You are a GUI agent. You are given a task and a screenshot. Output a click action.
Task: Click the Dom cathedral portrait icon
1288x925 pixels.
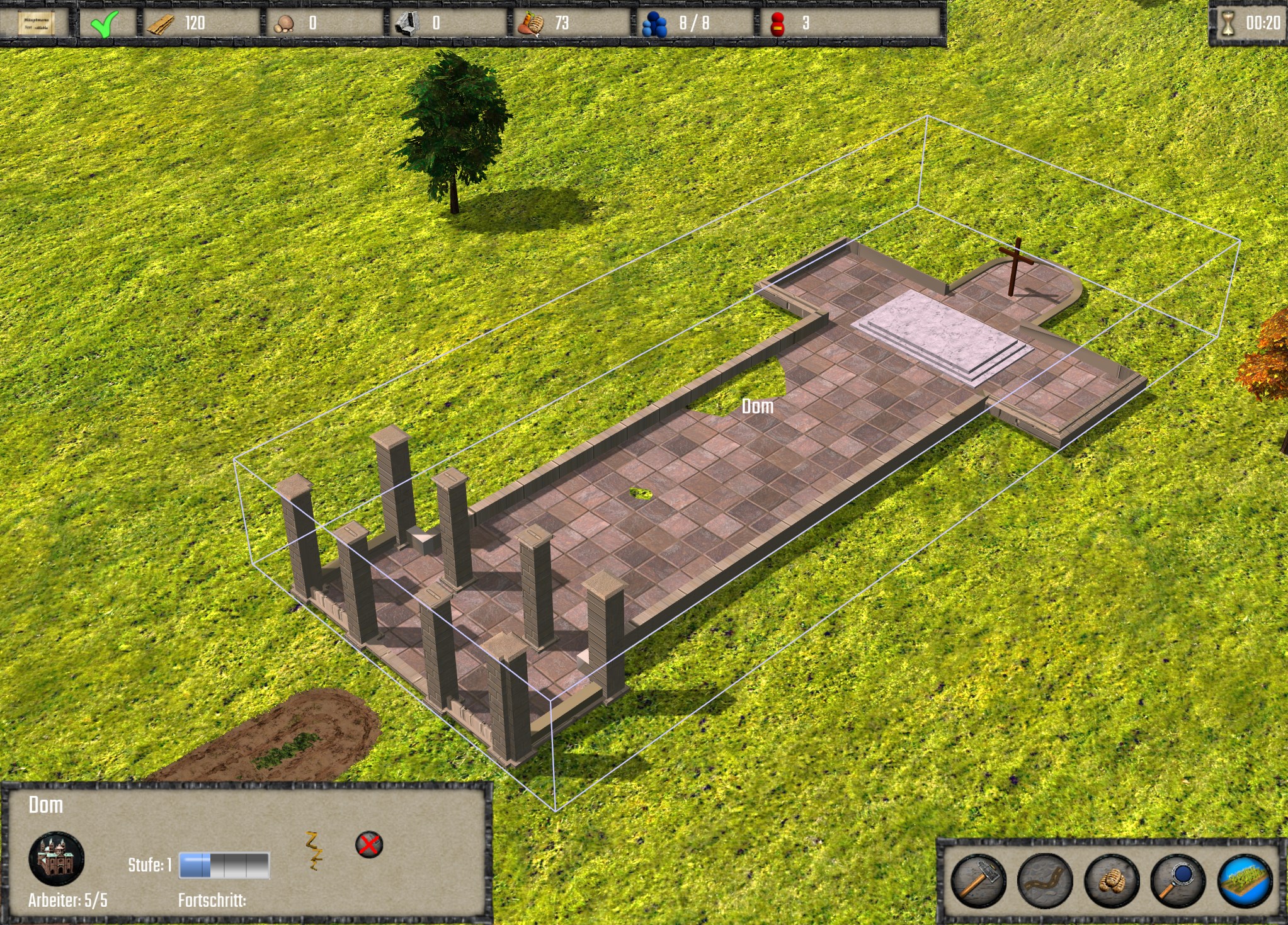point(57,858)
